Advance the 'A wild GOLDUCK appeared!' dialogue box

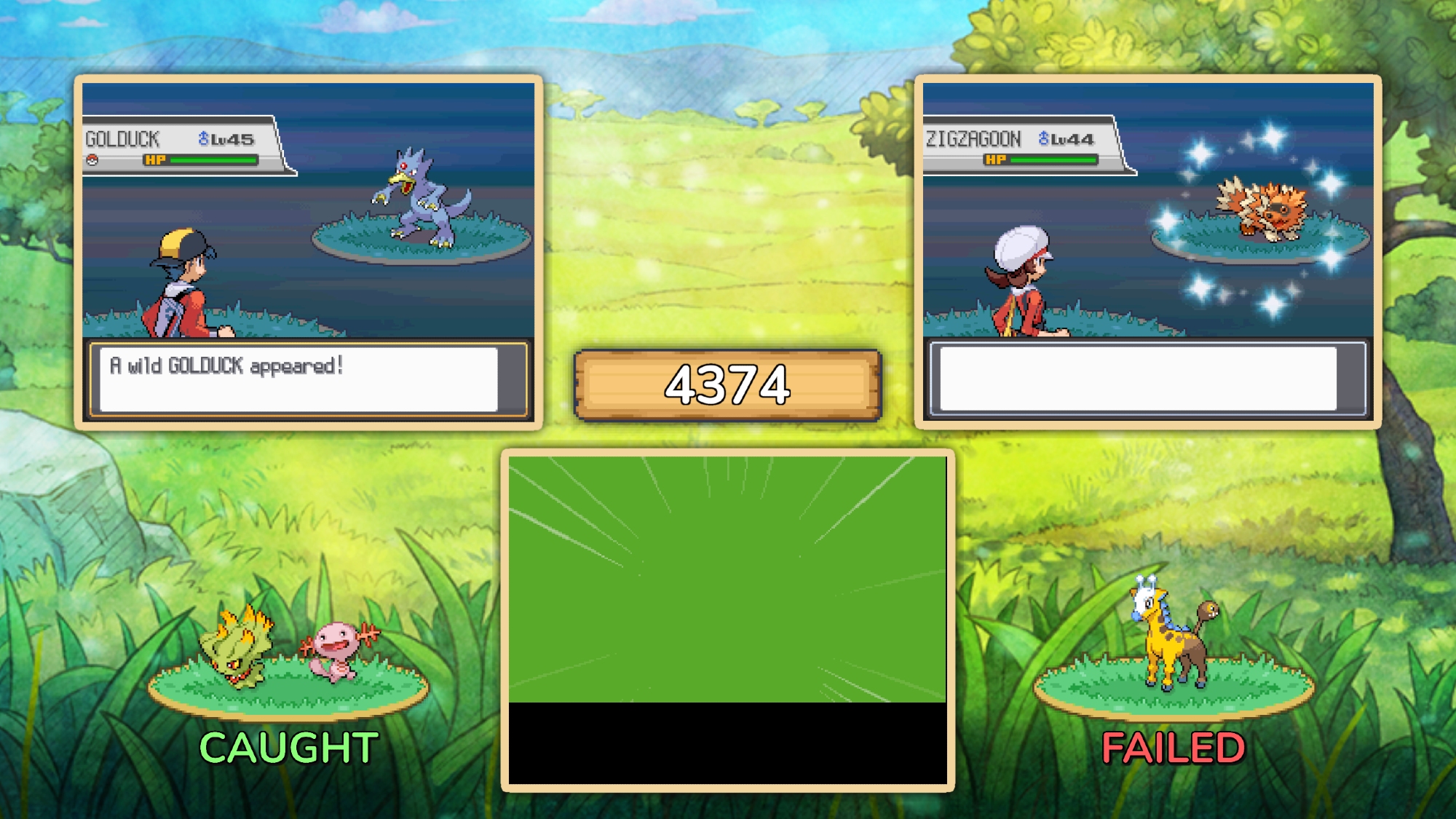click(298, 379)
